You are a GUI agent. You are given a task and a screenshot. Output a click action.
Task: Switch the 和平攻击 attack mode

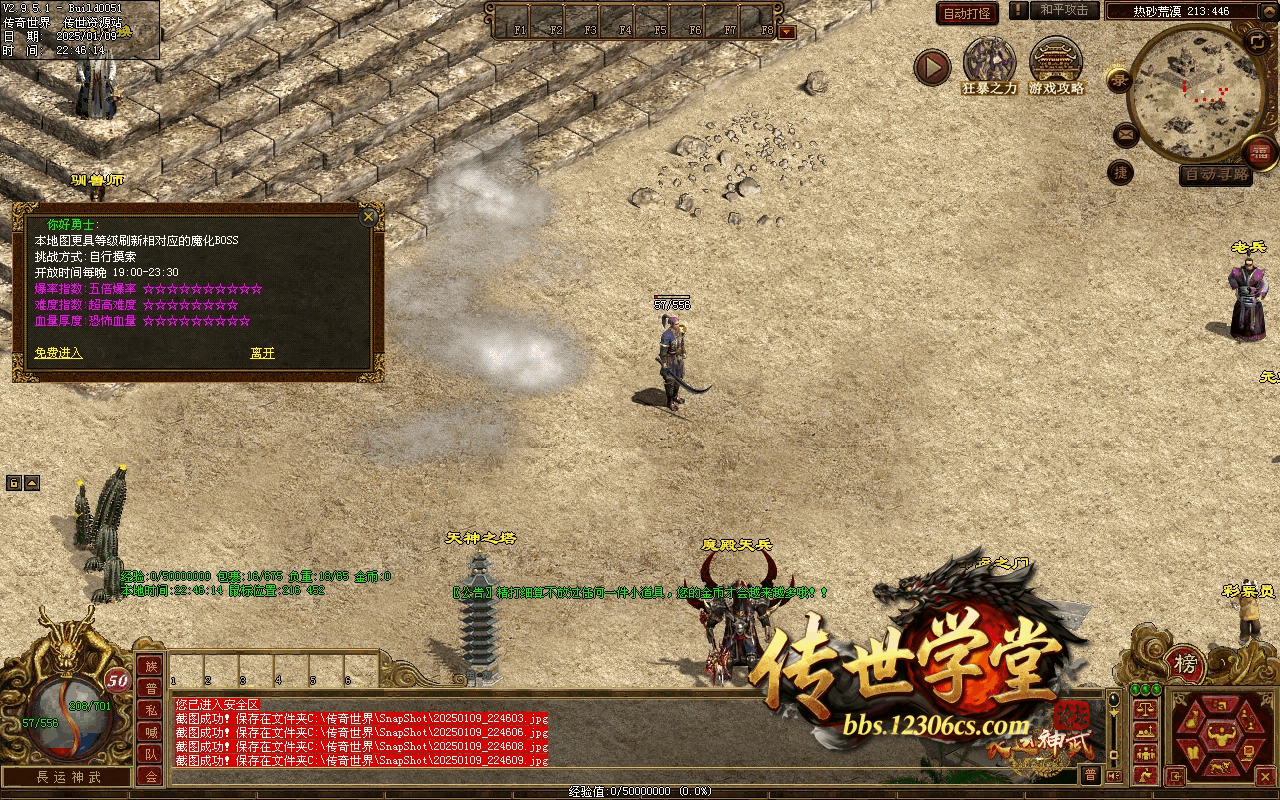1064,10
